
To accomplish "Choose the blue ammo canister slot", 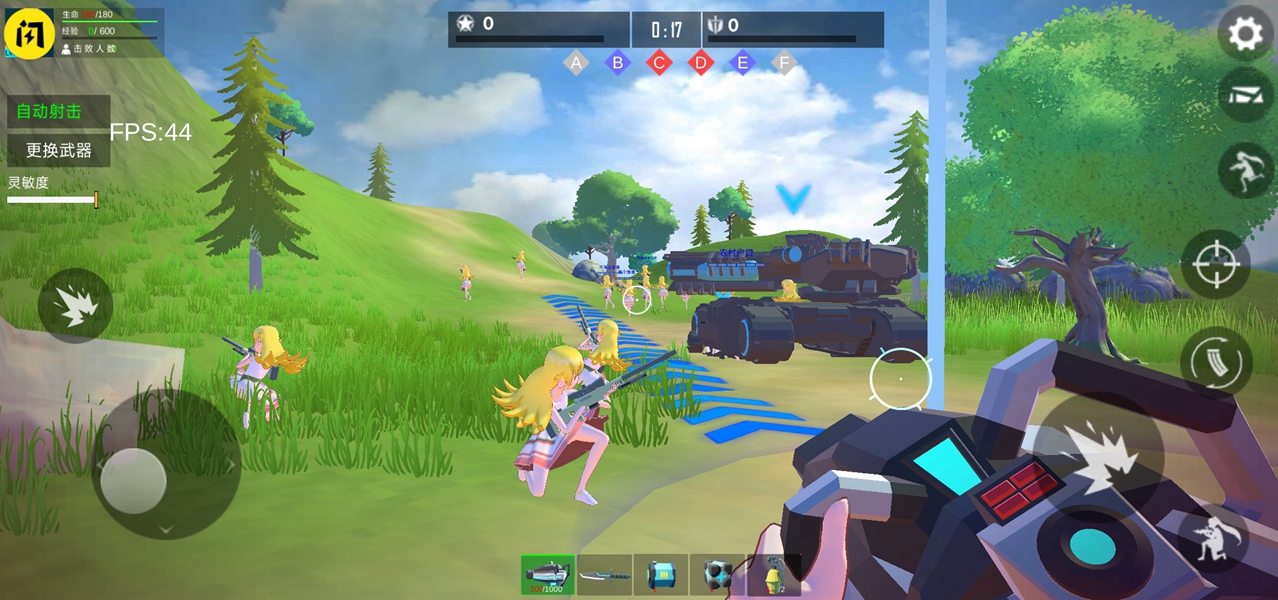I will point(660,575).
